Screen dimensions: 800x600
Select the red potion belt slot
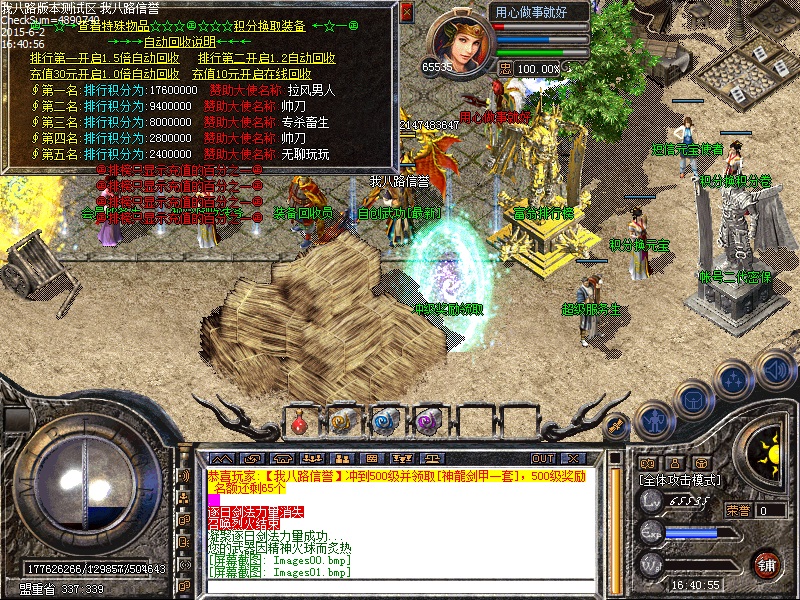click(300, 421)
